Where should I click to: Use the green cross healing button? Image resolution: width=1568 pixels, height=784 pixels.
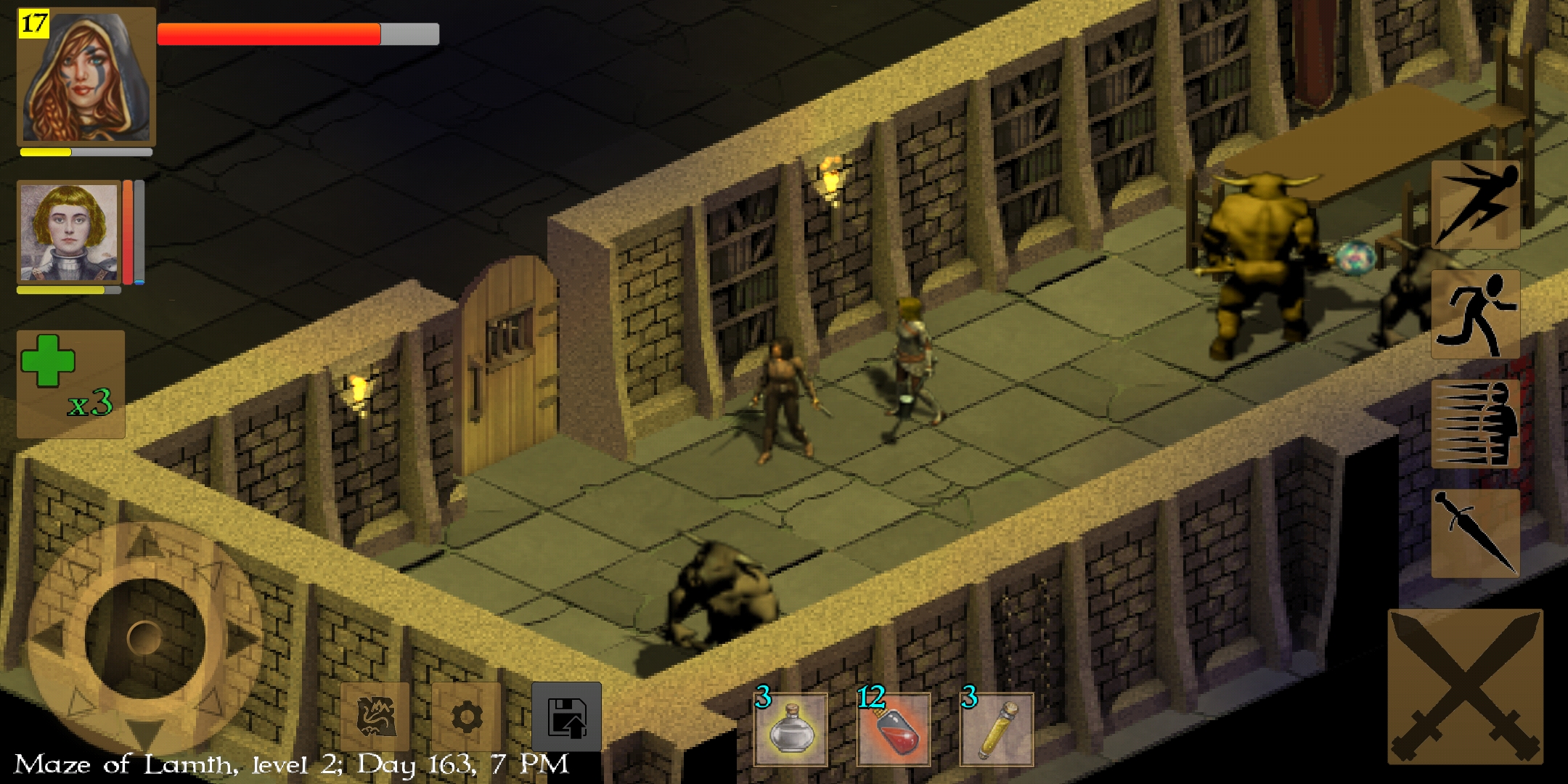pos(70,383)
